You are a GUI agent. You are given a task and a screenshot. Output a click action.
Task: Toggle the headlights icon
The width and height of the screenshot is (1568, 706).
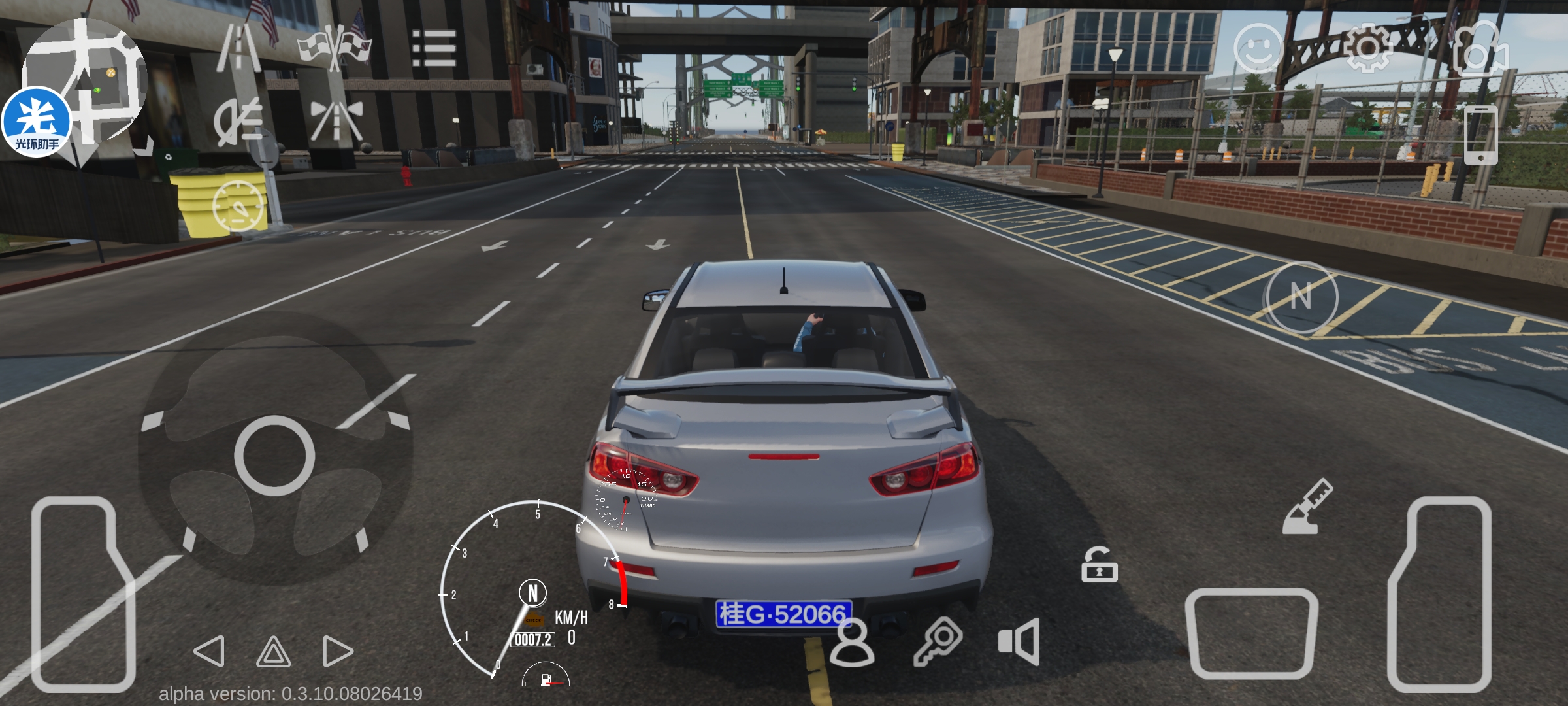239,121
